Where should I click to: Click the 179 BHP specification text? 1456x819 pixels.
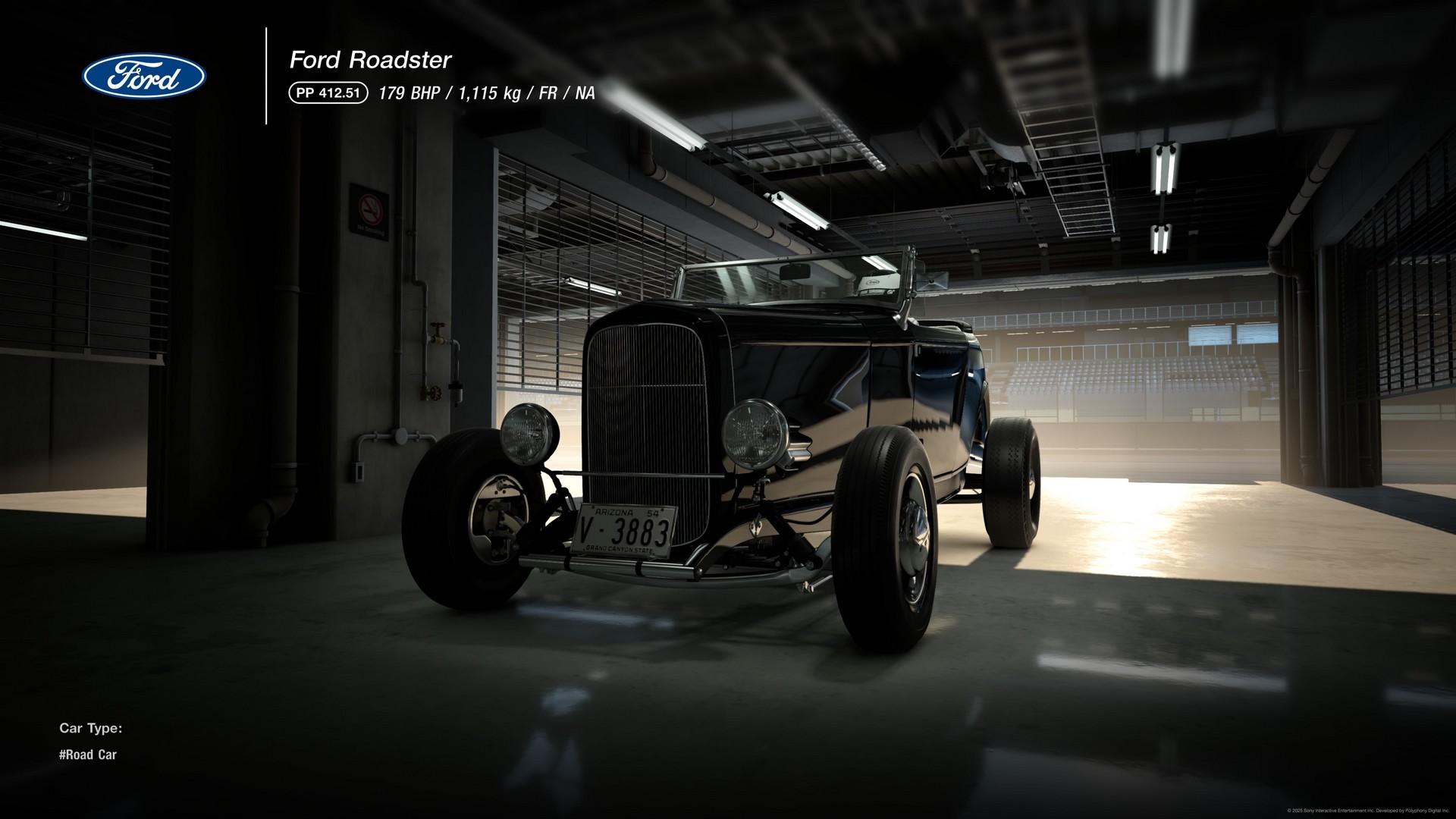409,95
